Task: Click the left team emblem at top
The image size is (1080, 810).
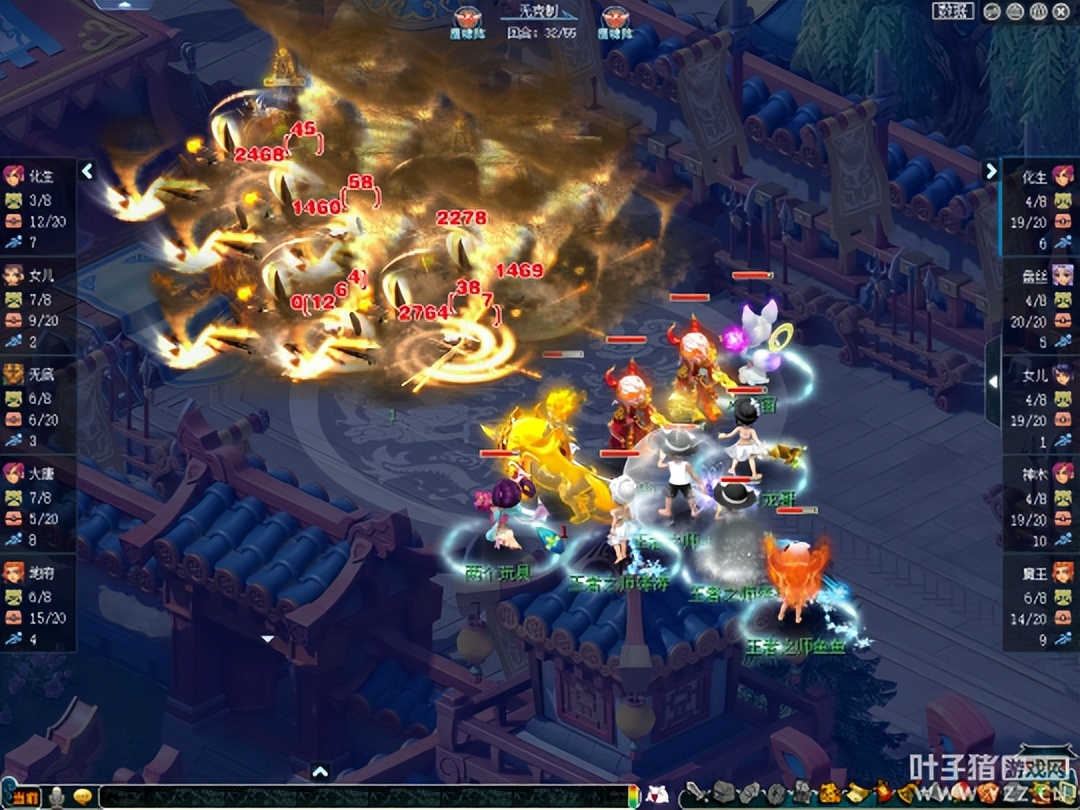Action: 467,18
